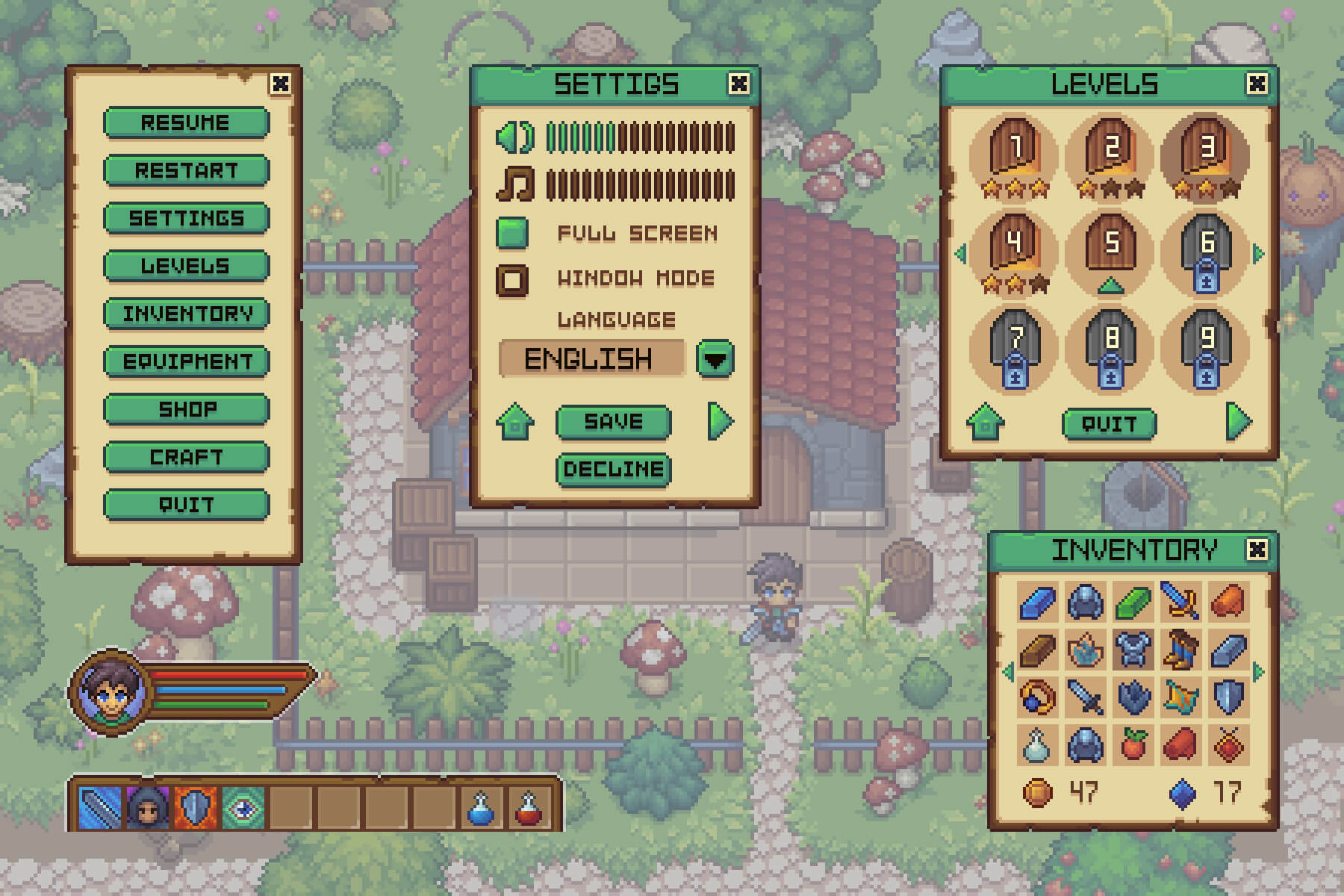Adjust the sound volume slider
Image resolution: width=1344 pixels, height=896 pixels.
tap(640, 137)
